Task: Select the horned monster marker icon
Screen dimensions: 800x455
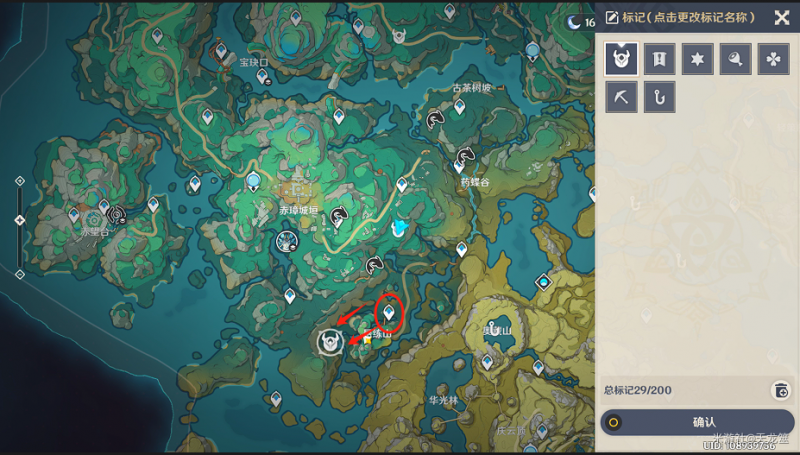Action: click(621, 59)
